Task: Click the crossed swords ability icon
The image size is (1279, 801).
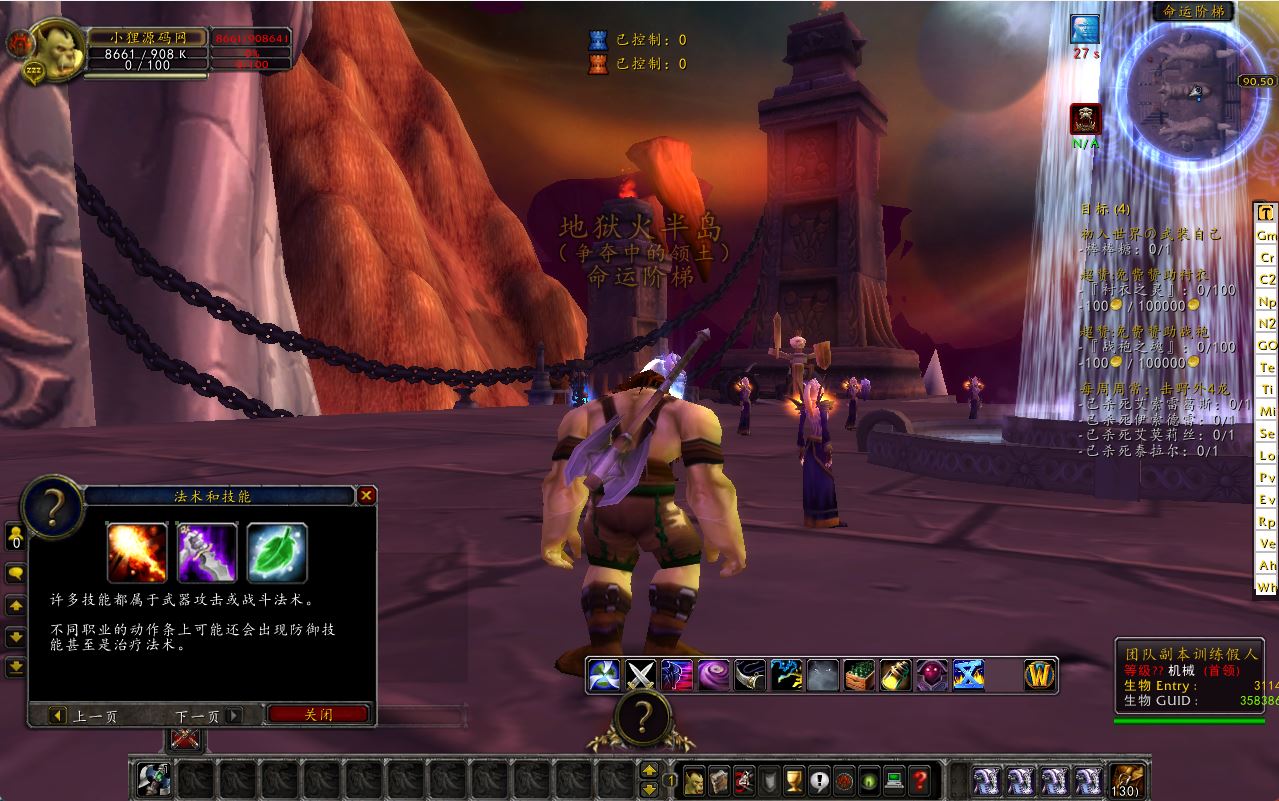Action: 640,675
